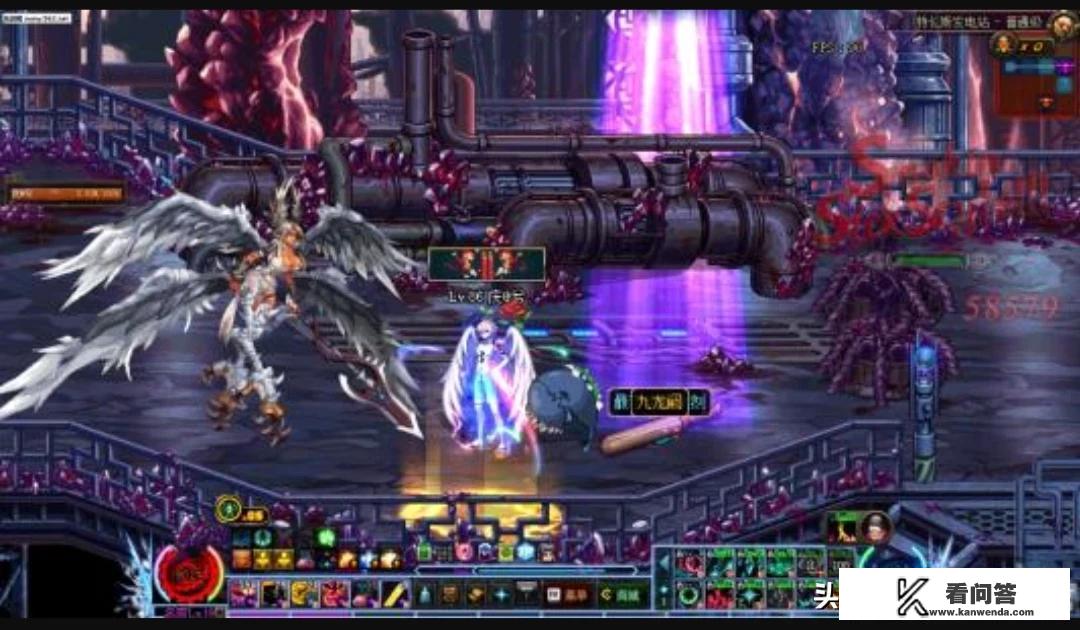
Task: Activate the green ring skill
Action: (x=688, y=594)
